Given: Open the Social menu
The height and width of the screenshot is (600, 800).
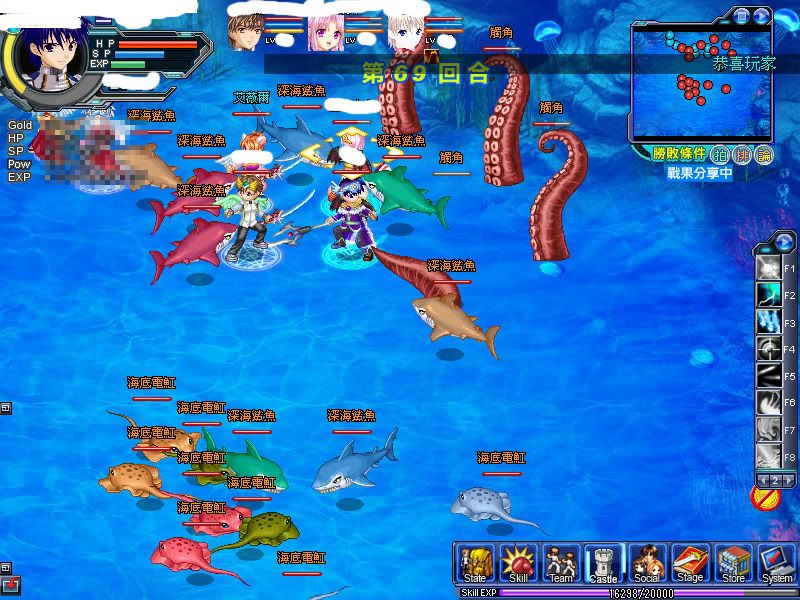Looking at the screenshot, I should pyautogui.click(x=646, y=563).
